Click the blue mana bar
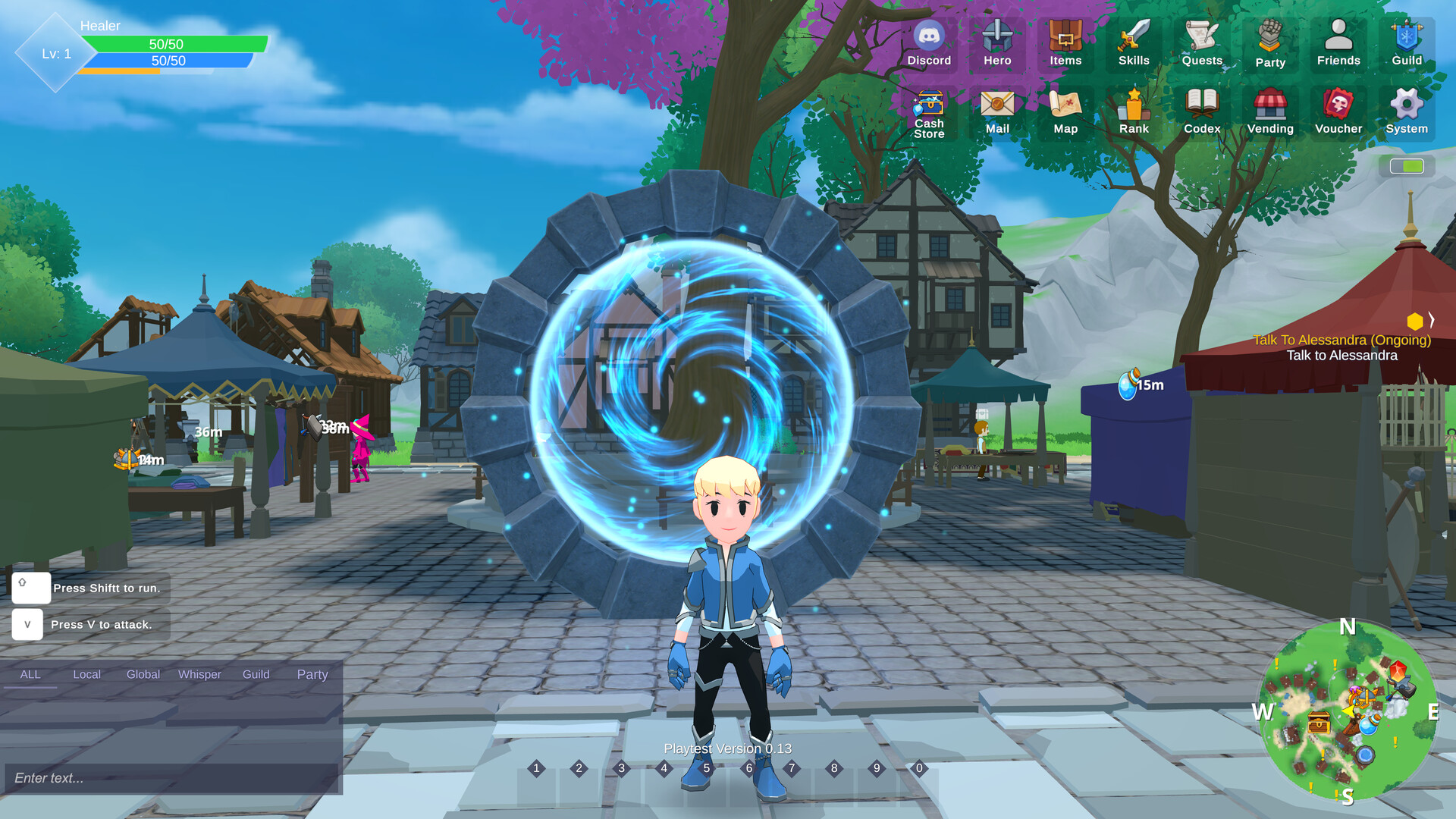Image resolution: width=1456 pixels, height=819 pixels. [167, 61]
